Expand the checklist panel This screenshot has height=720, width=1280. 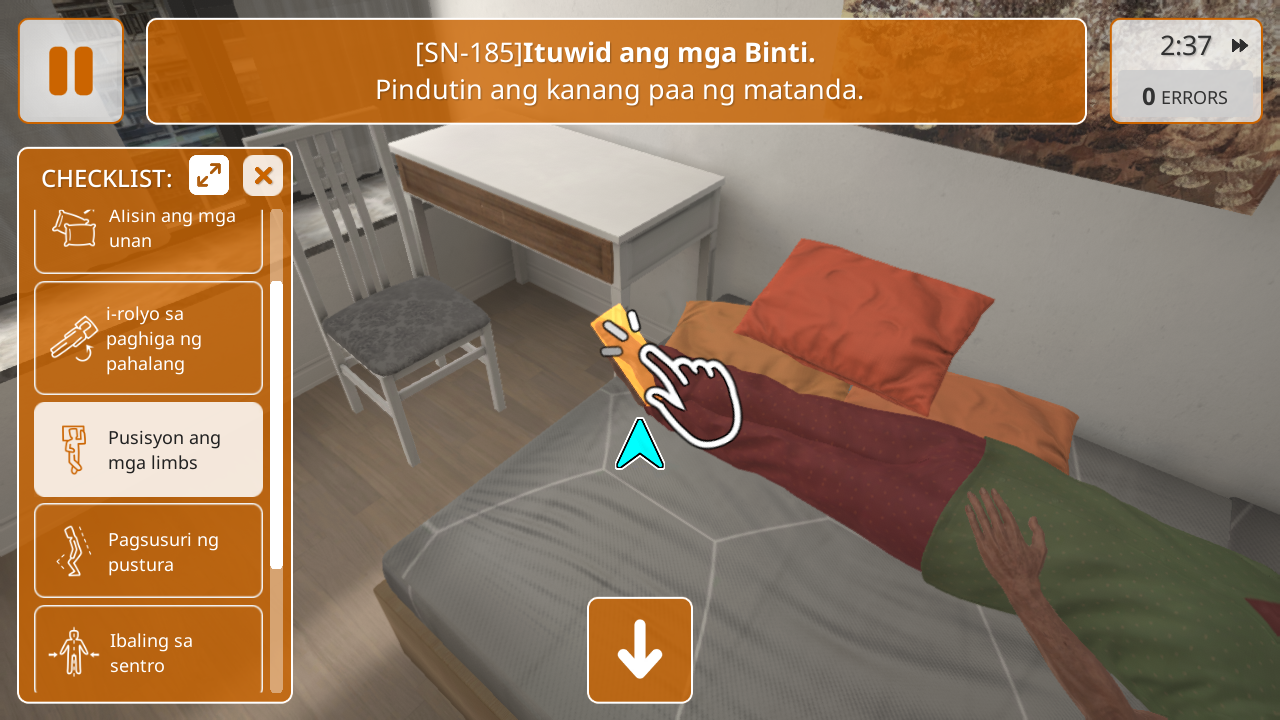(x=209, y=176)
